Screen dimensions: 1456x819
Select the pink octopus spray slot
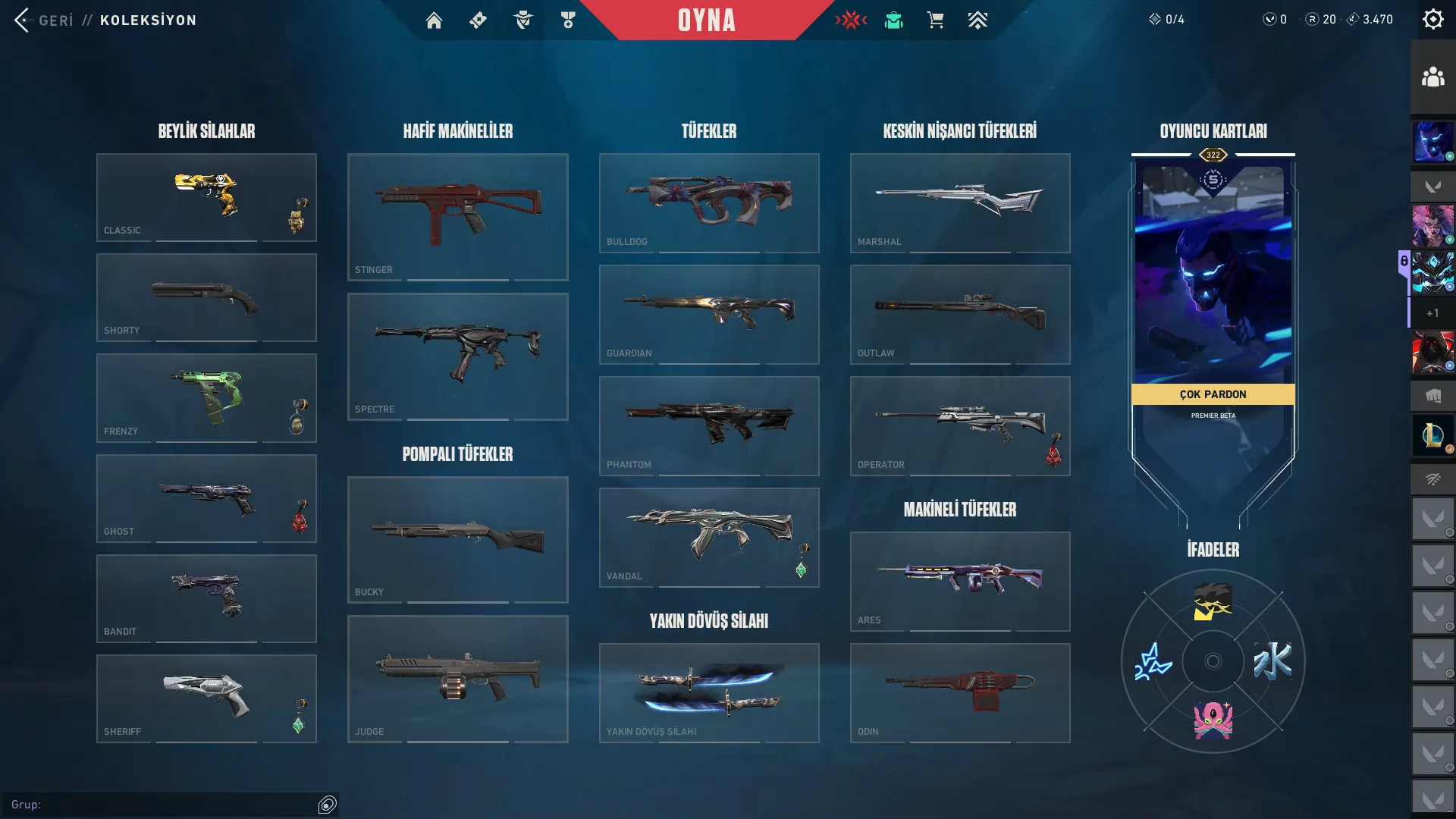[1213, 720]
